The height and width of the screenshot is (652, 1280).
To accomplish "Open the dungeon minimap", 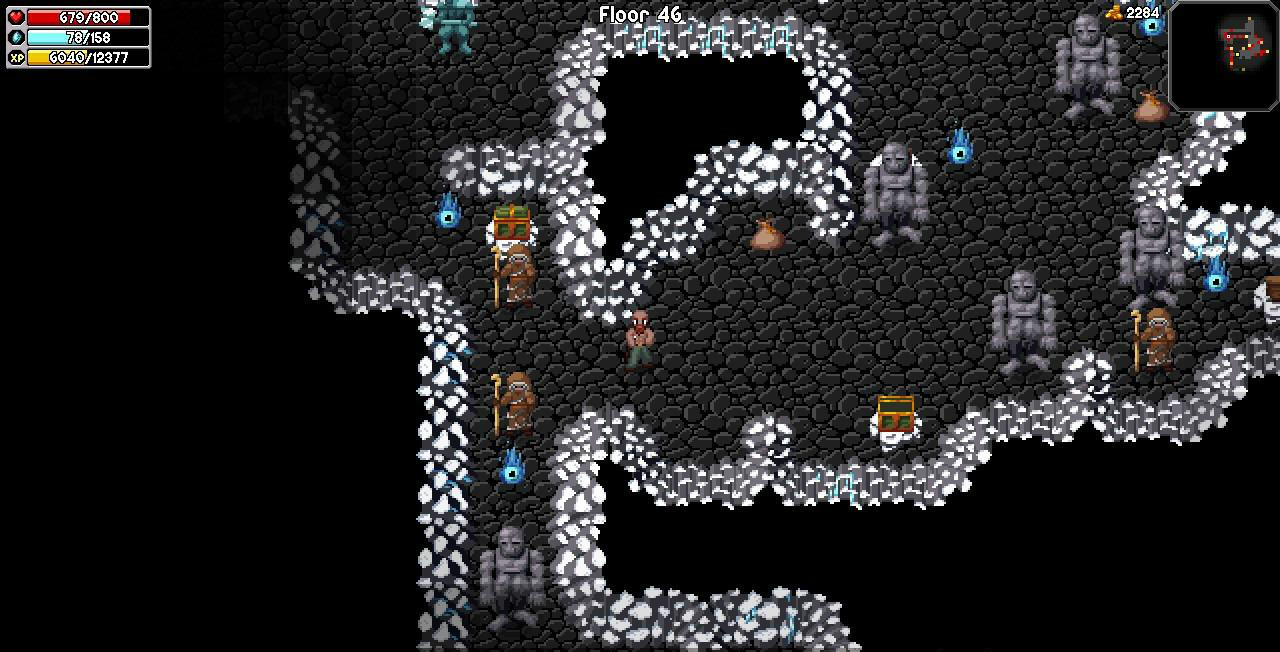I will [x=1224, y=55].
